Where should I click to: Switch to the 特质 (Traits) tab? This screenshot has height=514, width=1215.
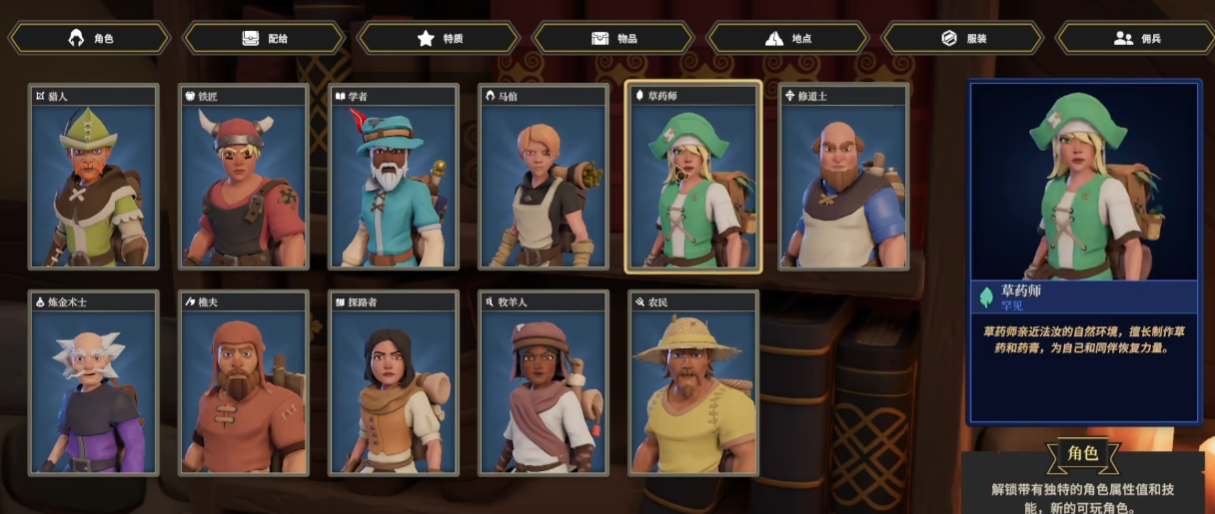[x=439, y=38]
